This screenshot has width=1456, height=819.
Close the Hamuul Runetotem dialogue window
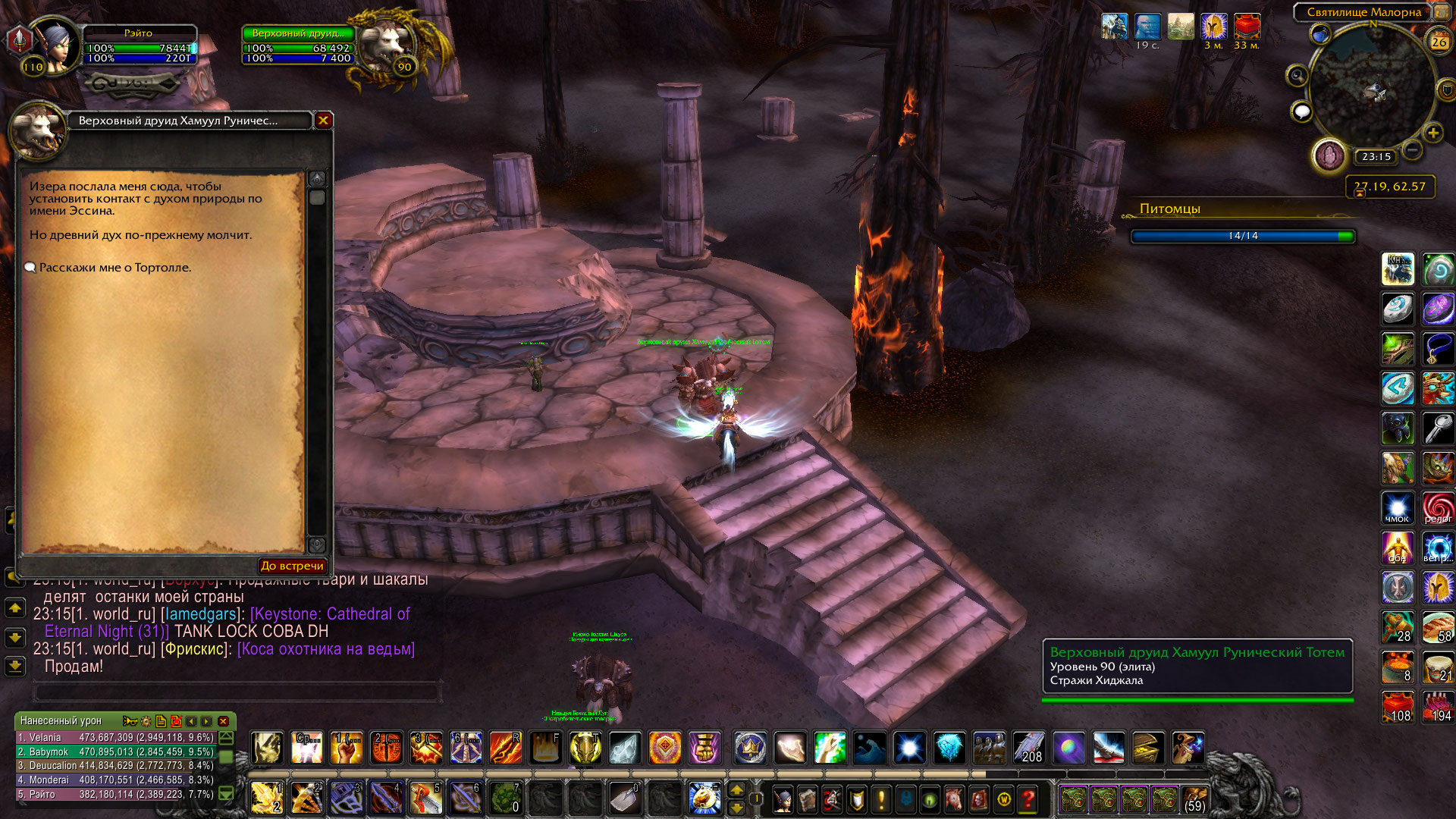tap(324, 121)
